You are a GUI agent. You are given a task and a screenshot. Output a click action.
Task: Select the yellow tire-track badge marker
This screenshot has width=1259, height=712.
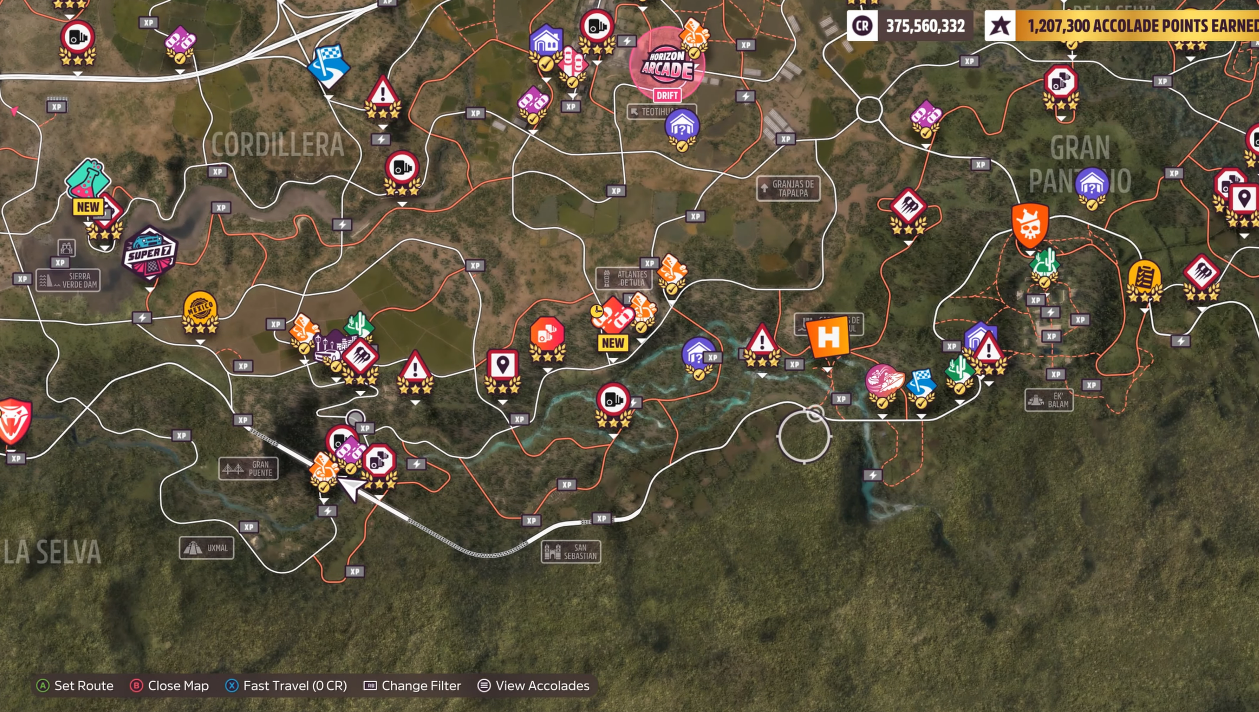pyautogui.click(x=1144, y=278)
